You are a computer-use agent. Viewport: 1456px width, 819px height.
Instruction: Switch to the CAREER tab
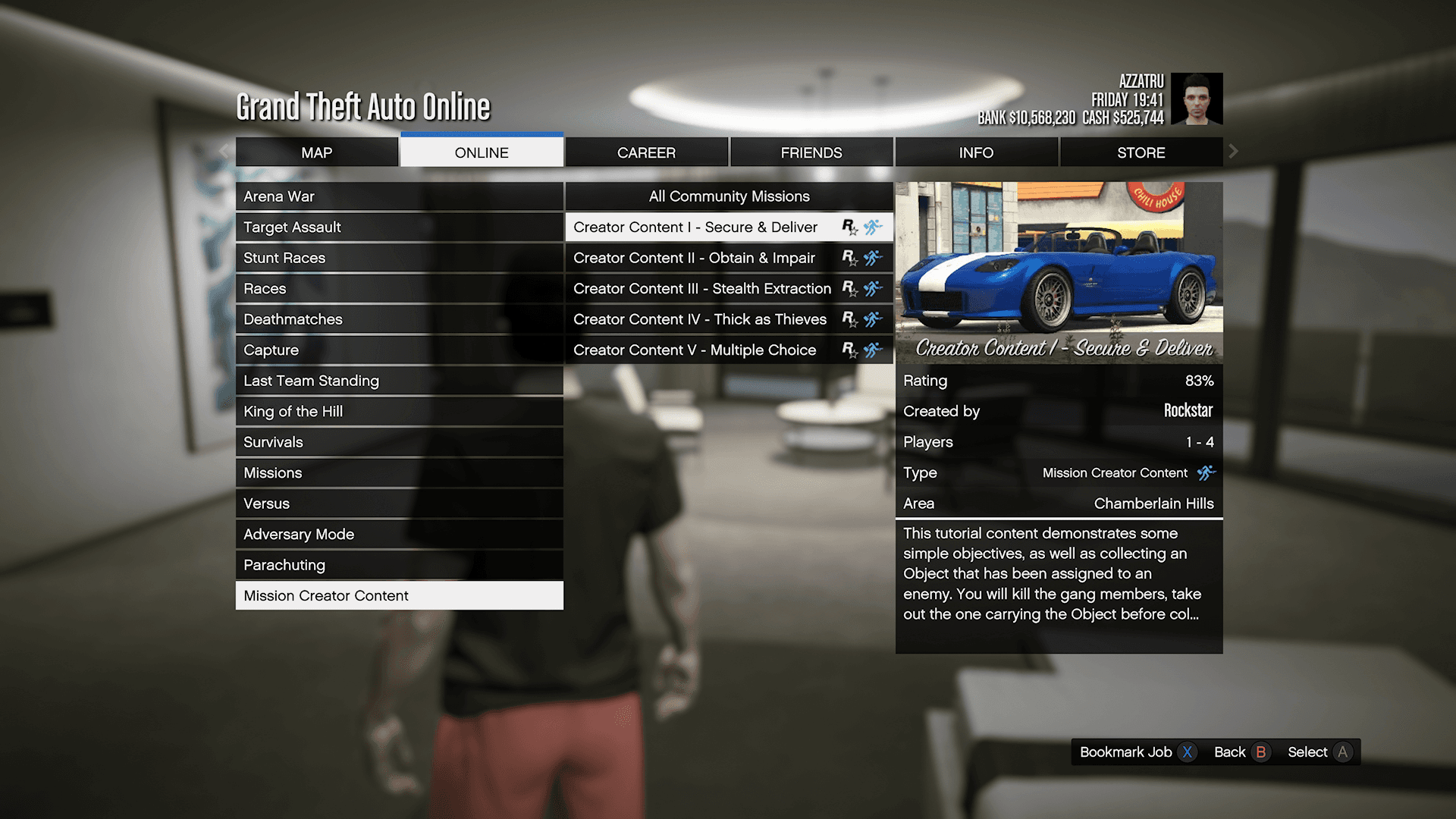[646, 152]
